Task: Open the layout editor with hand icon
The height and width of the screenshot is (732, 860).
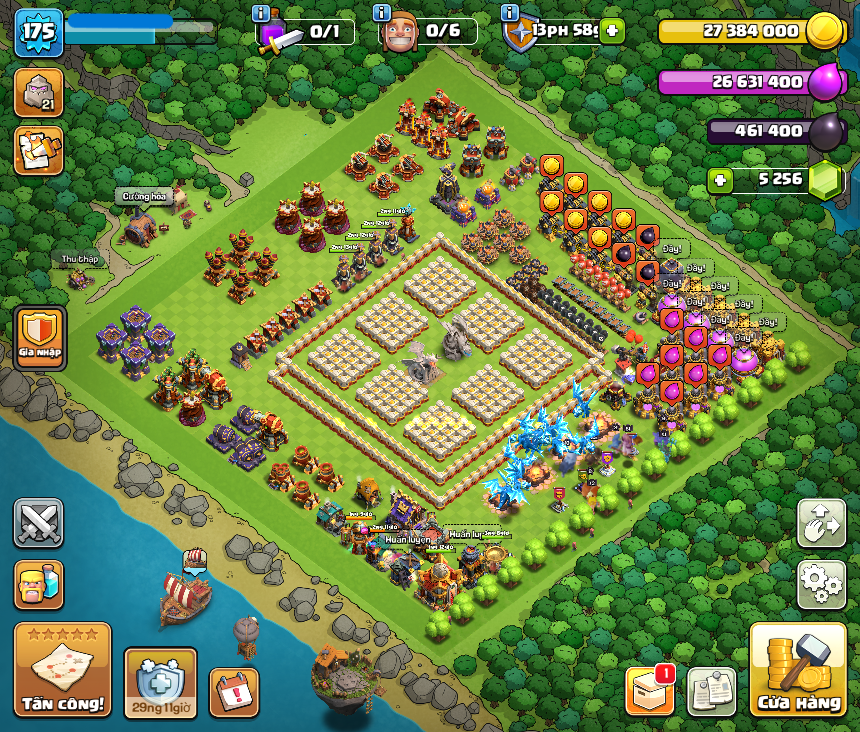Action: click(x=821, y=523)
